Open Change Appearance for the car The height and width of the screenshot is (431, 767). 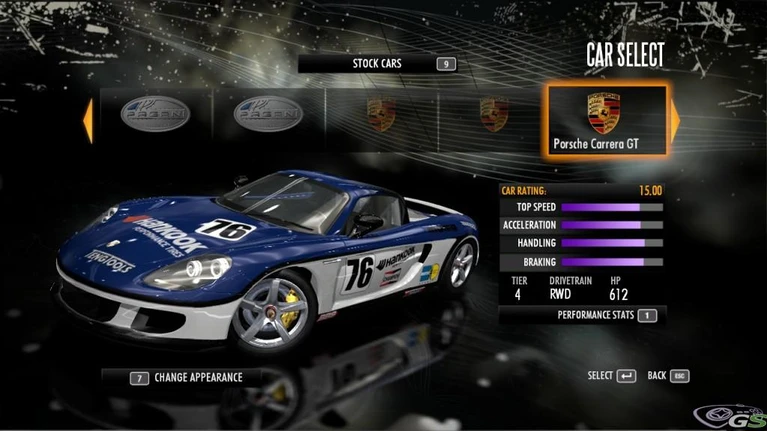coord(186,378)
